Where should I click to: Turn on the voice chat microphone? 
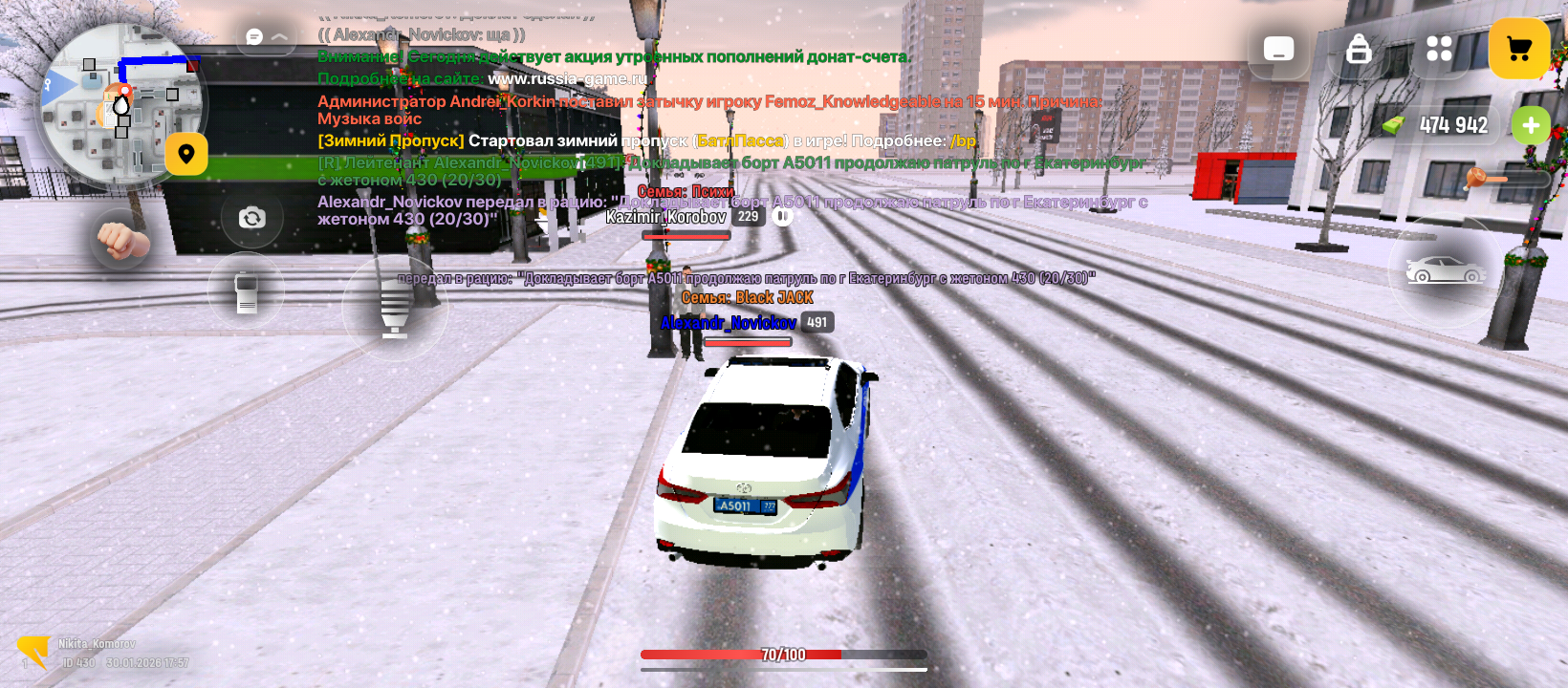395,309
